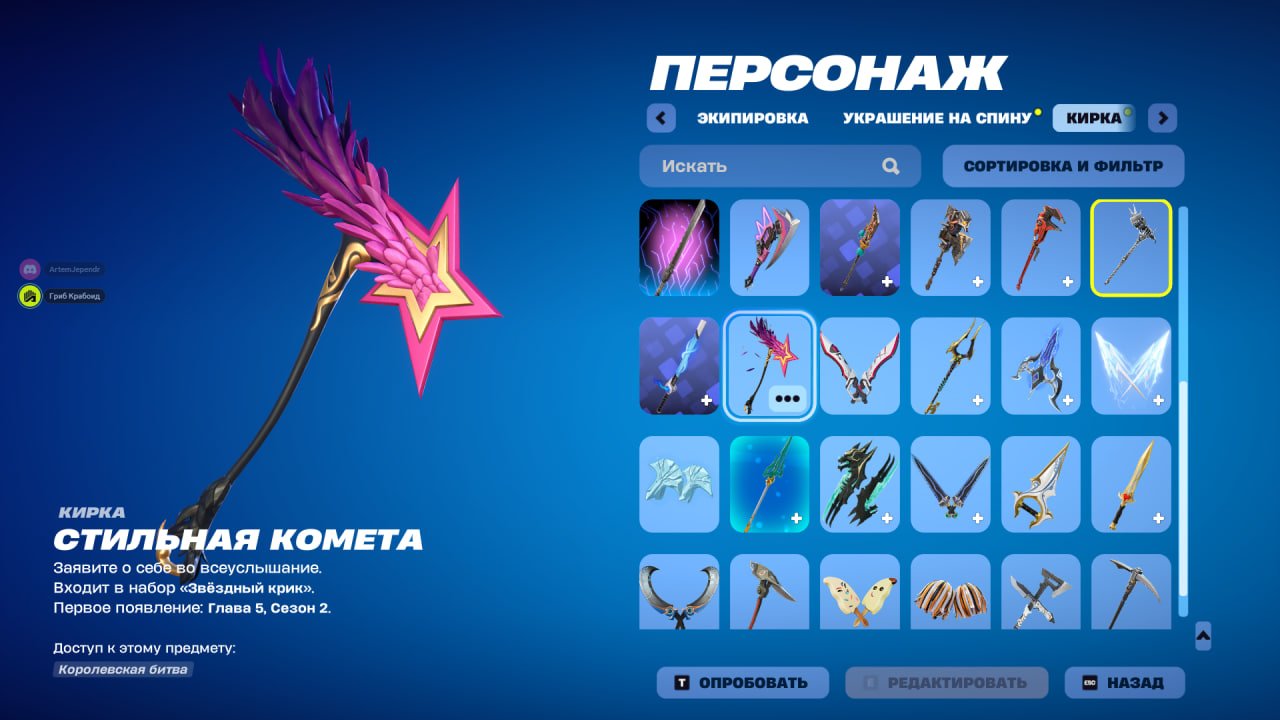Click the right arrow to next locker category
This screenshot has height=720, width=1280.
1163,118
